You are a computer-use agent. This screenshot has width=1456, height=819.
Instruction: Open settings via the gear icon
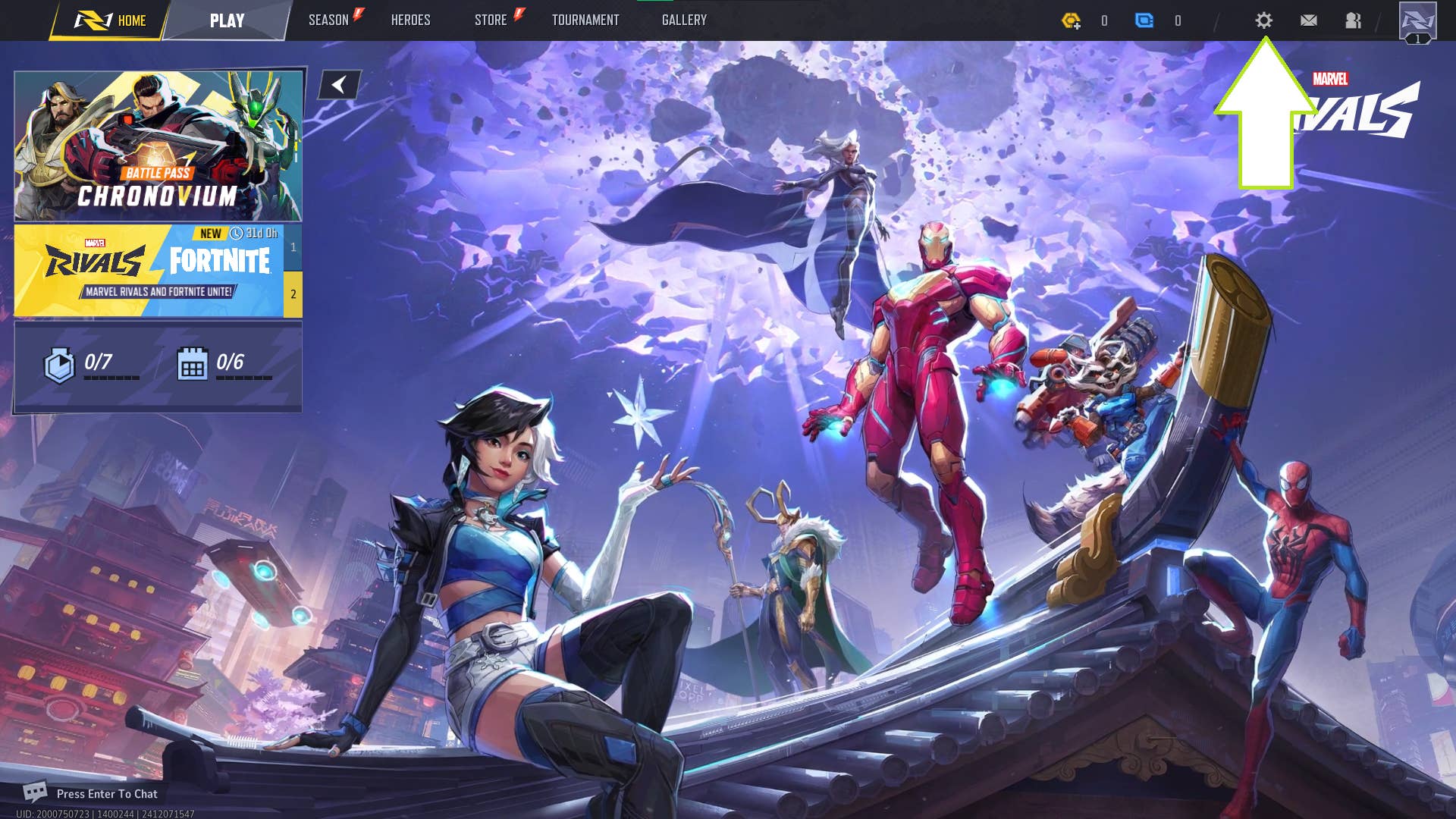(1263, 20)
